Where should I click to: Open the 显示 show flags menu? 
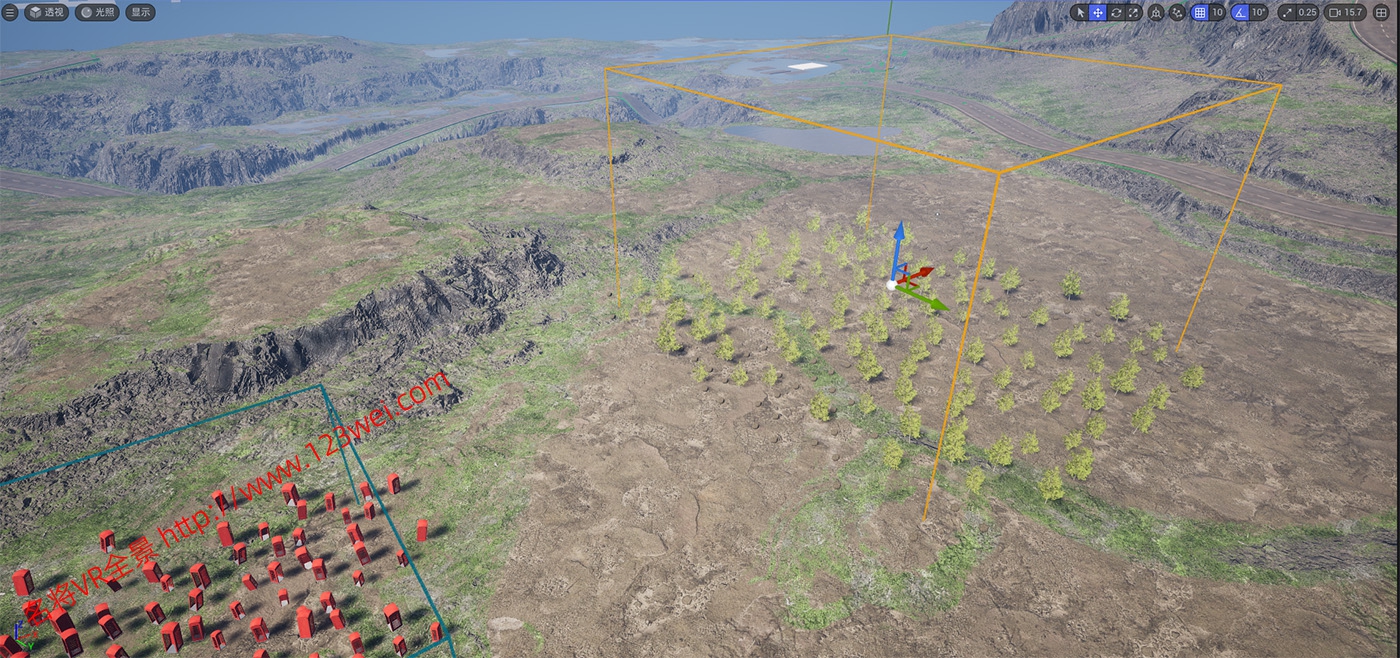(x=141, y=12)
